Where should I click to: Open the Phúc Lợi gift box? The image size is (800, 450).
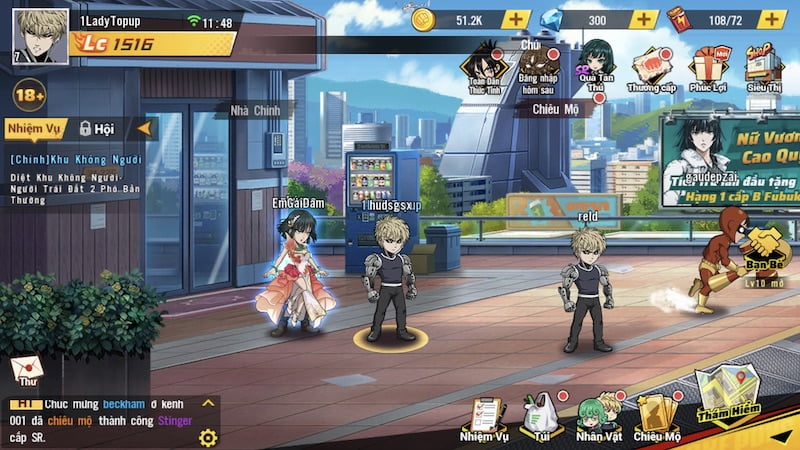pyautogui.click(x=707, y=66)
